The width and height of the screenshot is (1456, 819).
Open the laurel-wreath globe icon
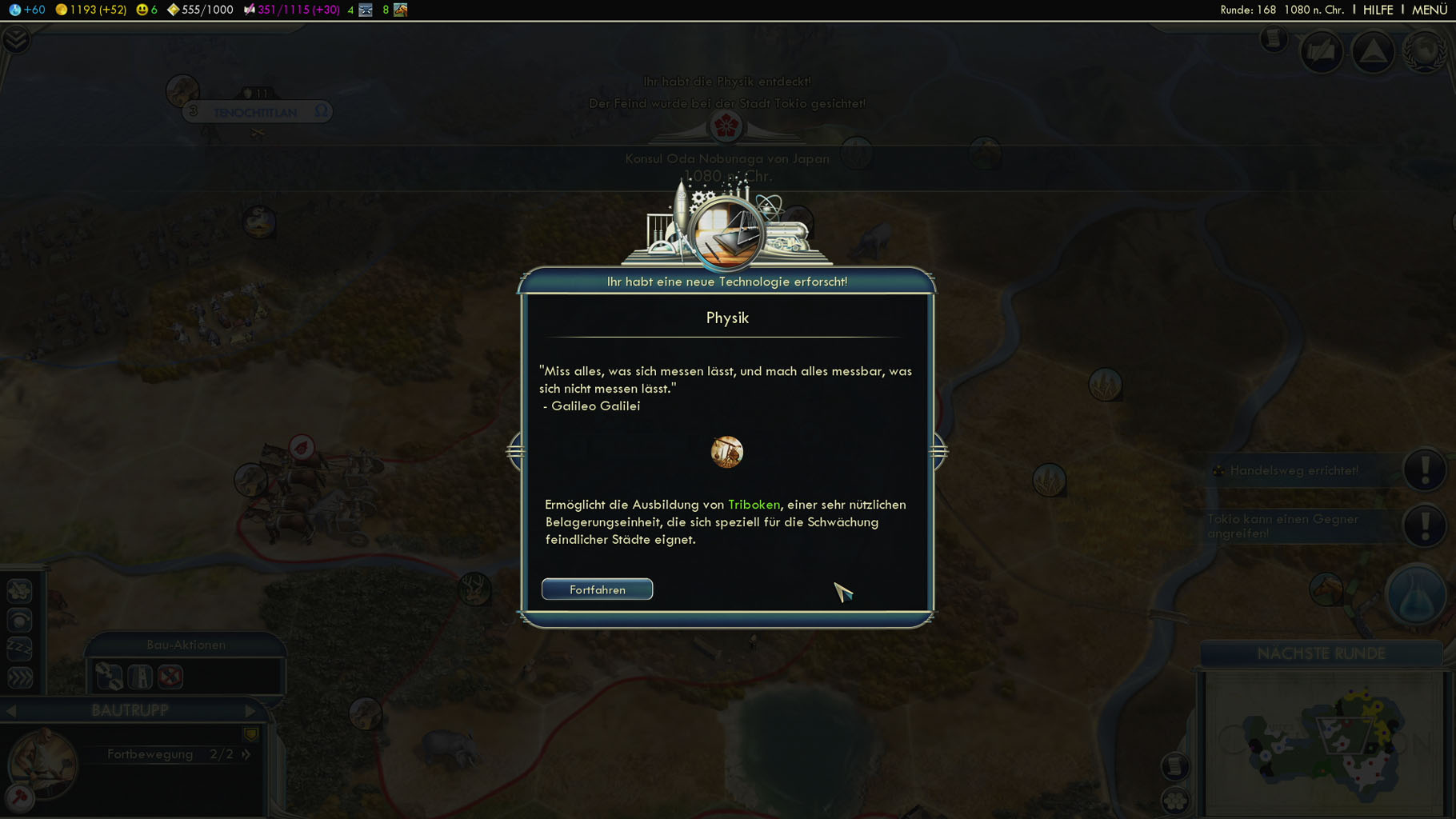(1425, 52)
